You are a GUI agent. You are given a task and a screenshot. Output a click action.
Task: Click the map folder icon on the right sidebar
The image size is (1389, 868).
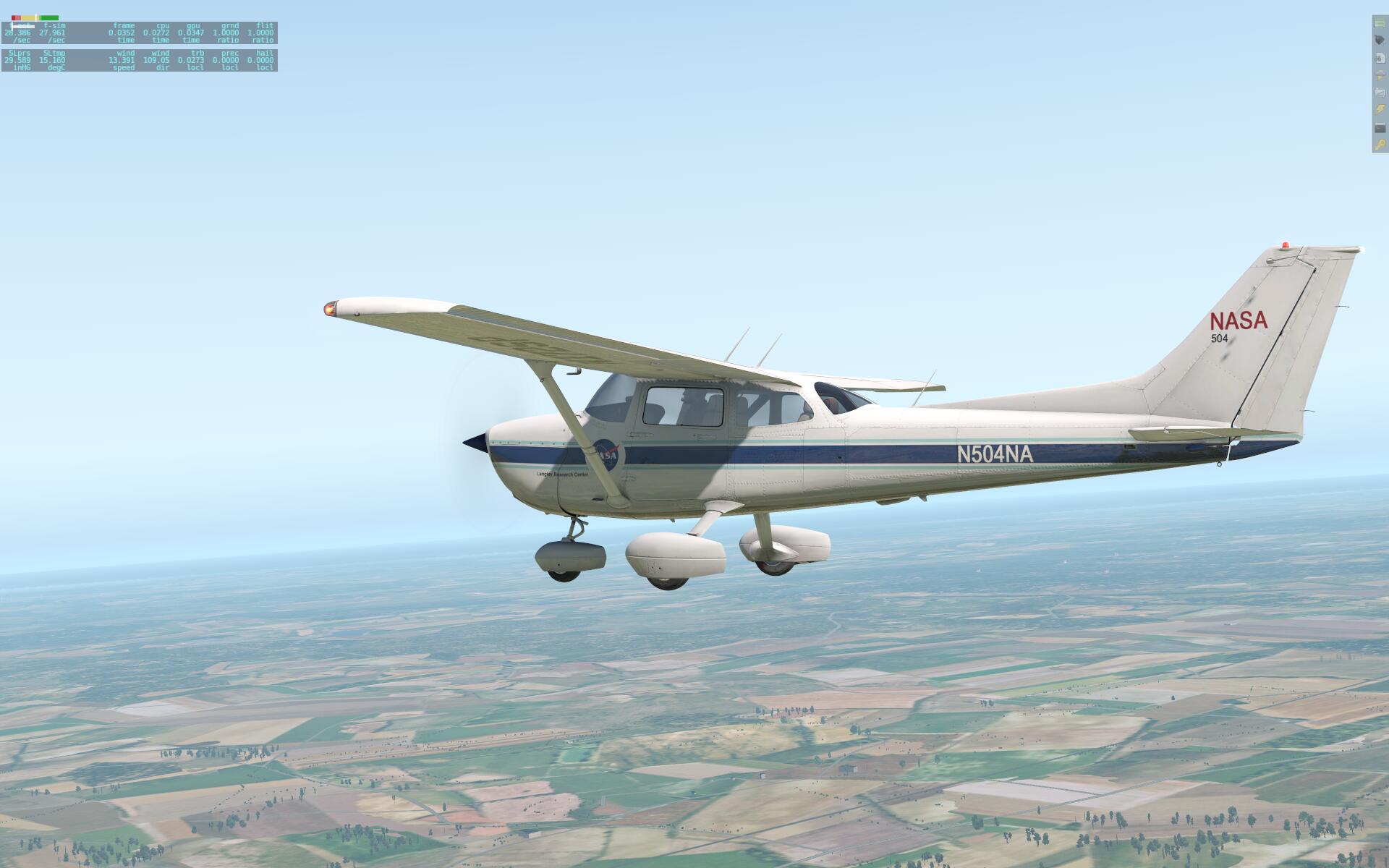(1378, 91)
